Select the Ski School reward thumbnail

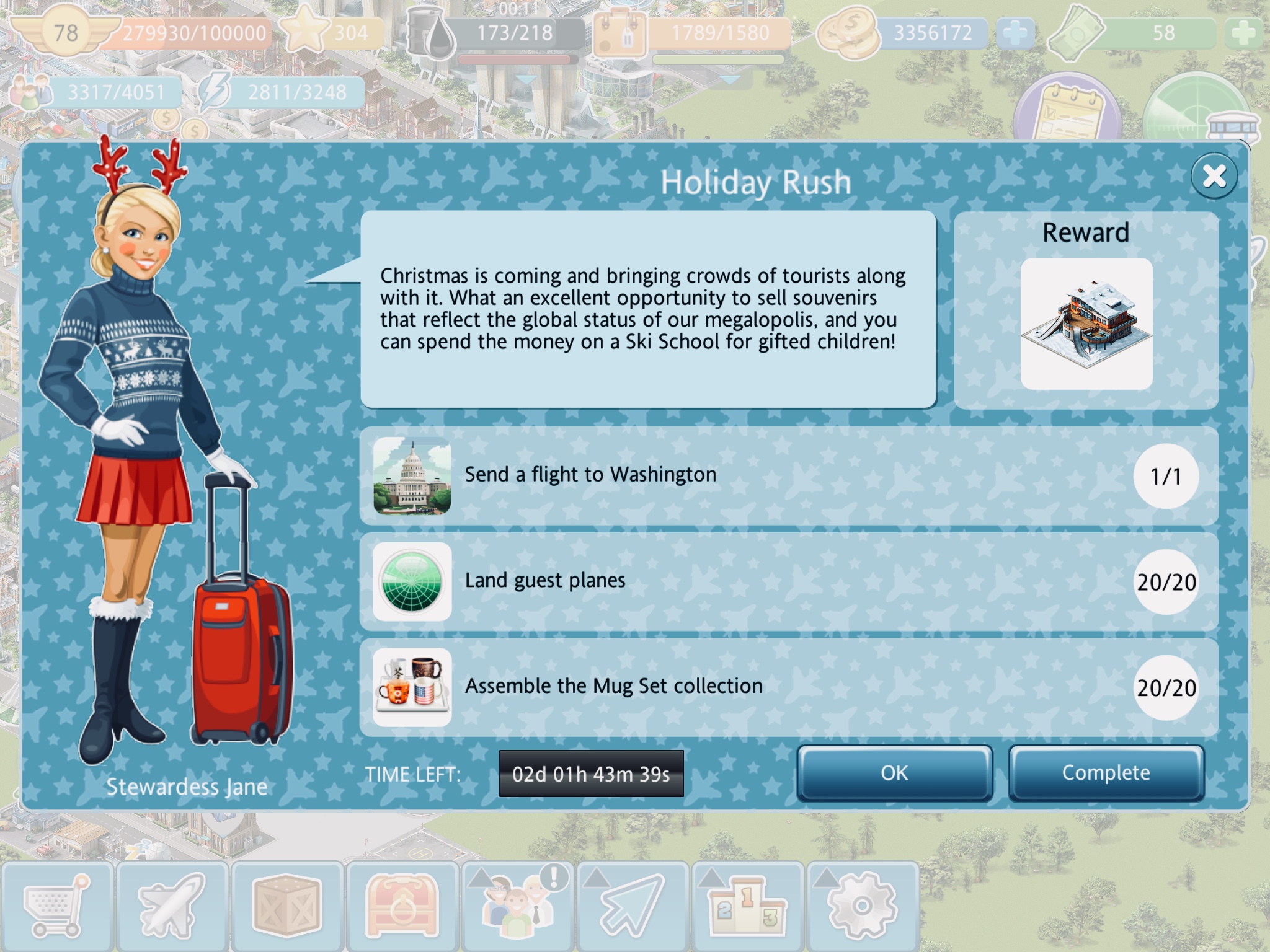click(1086, 324)
